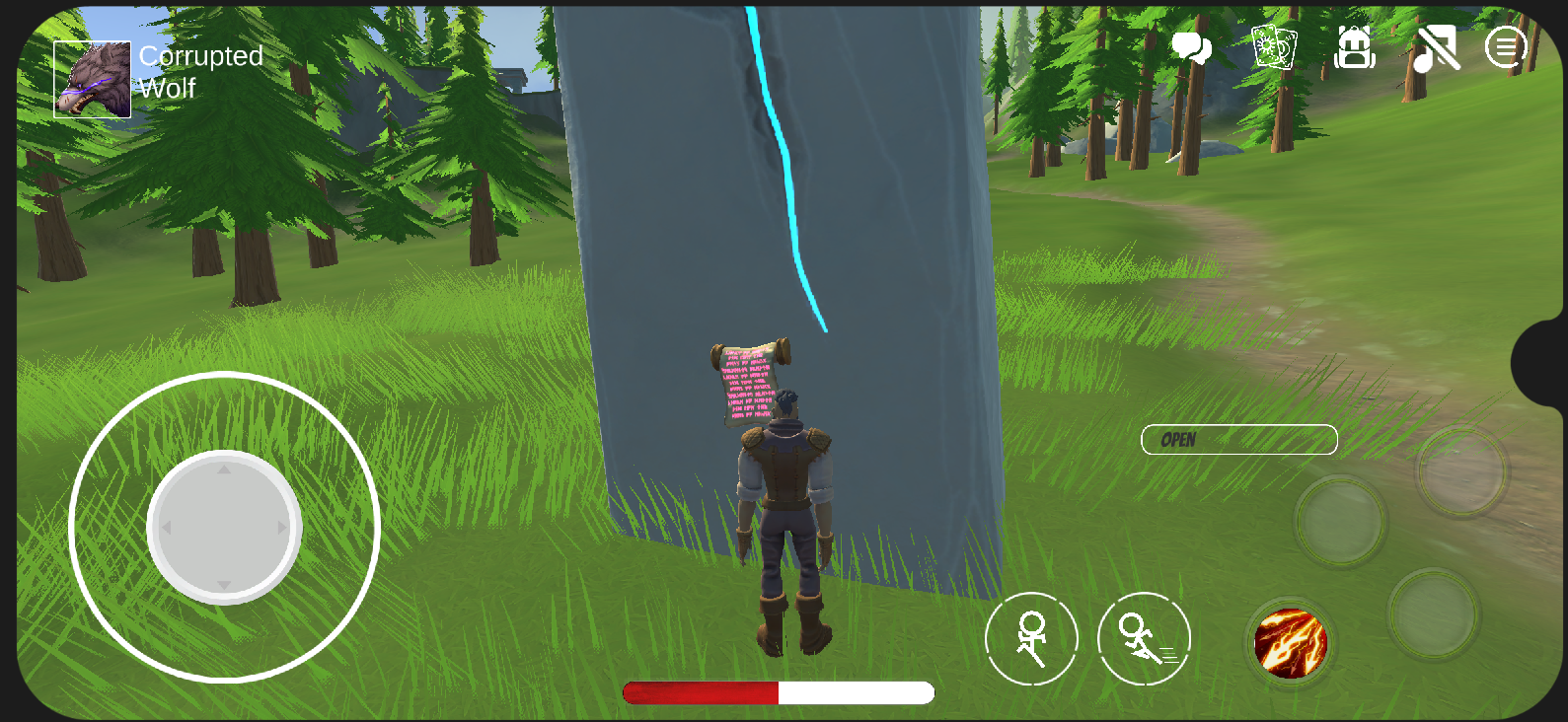
Task: Open the backpack inventory
Action: [x=1355, y=47]
